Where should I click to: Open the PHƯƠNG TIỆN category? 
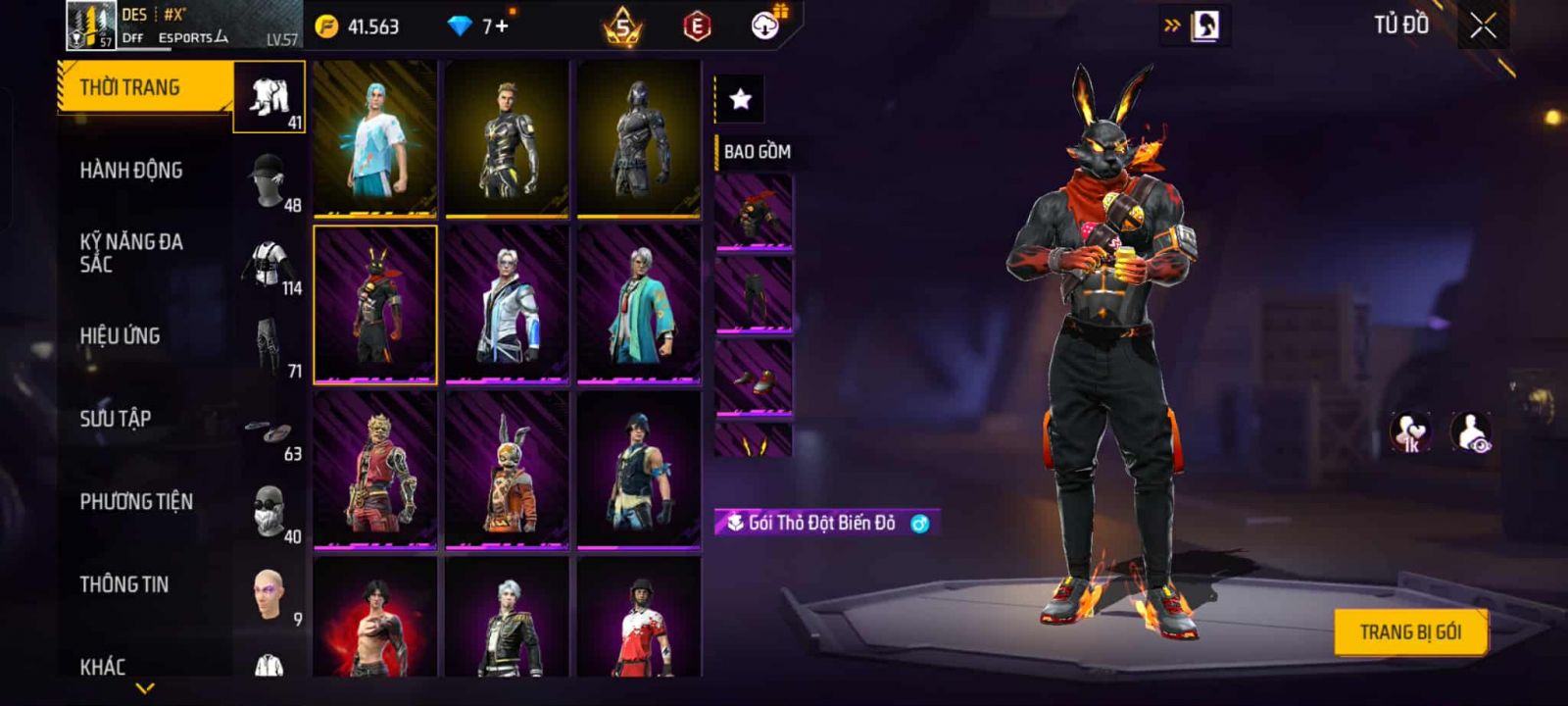point(136,502)
